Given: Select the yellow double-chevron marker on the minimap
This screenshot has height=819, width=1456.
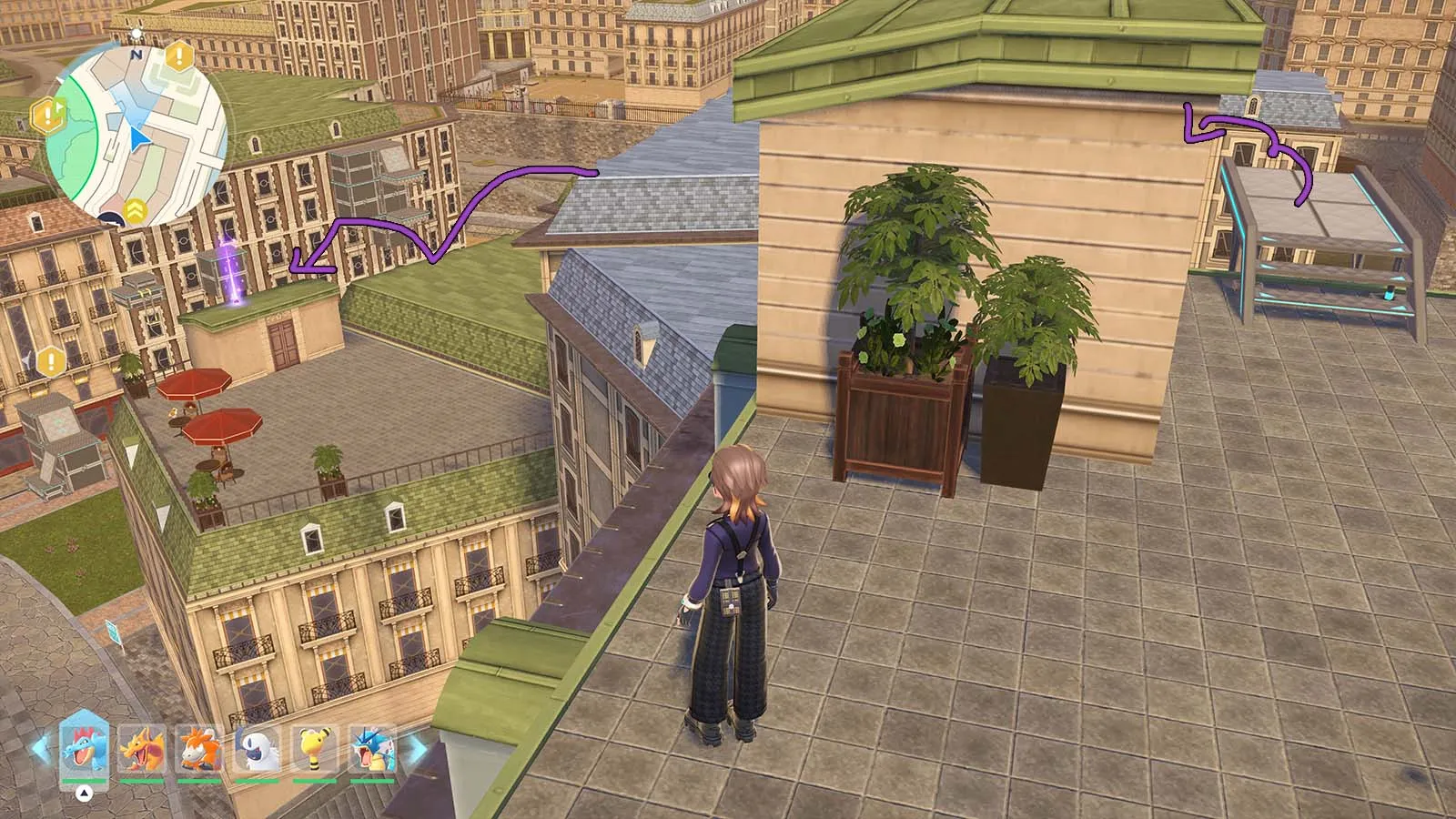Looking at the screenshot, I should pyautogui.click(x=136, y=209).
